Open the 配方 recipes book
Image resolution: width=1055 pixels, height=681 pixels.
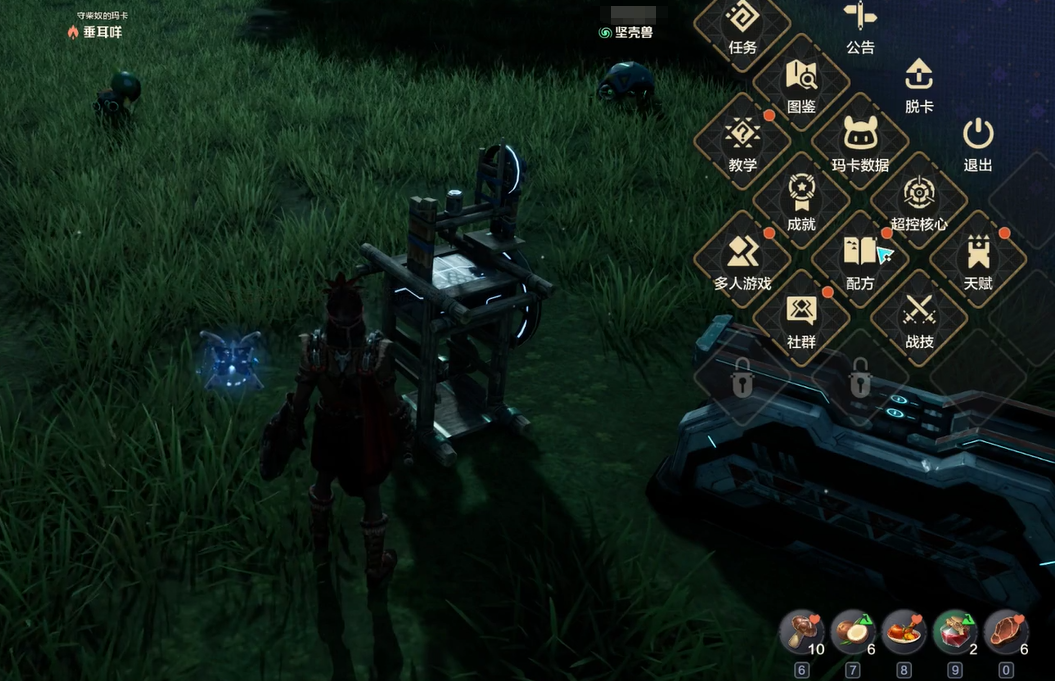860,260
